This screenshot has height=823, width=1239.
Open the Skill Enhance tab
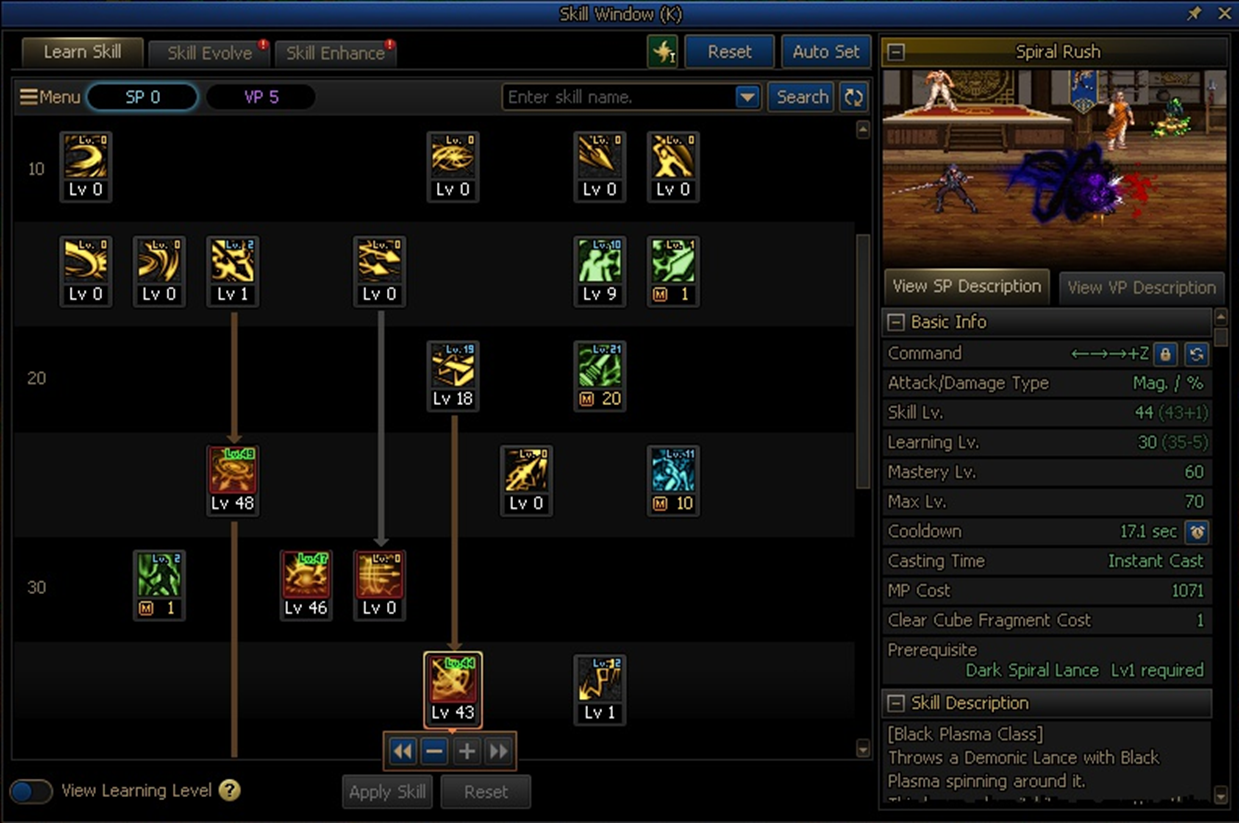click(335, 53)
